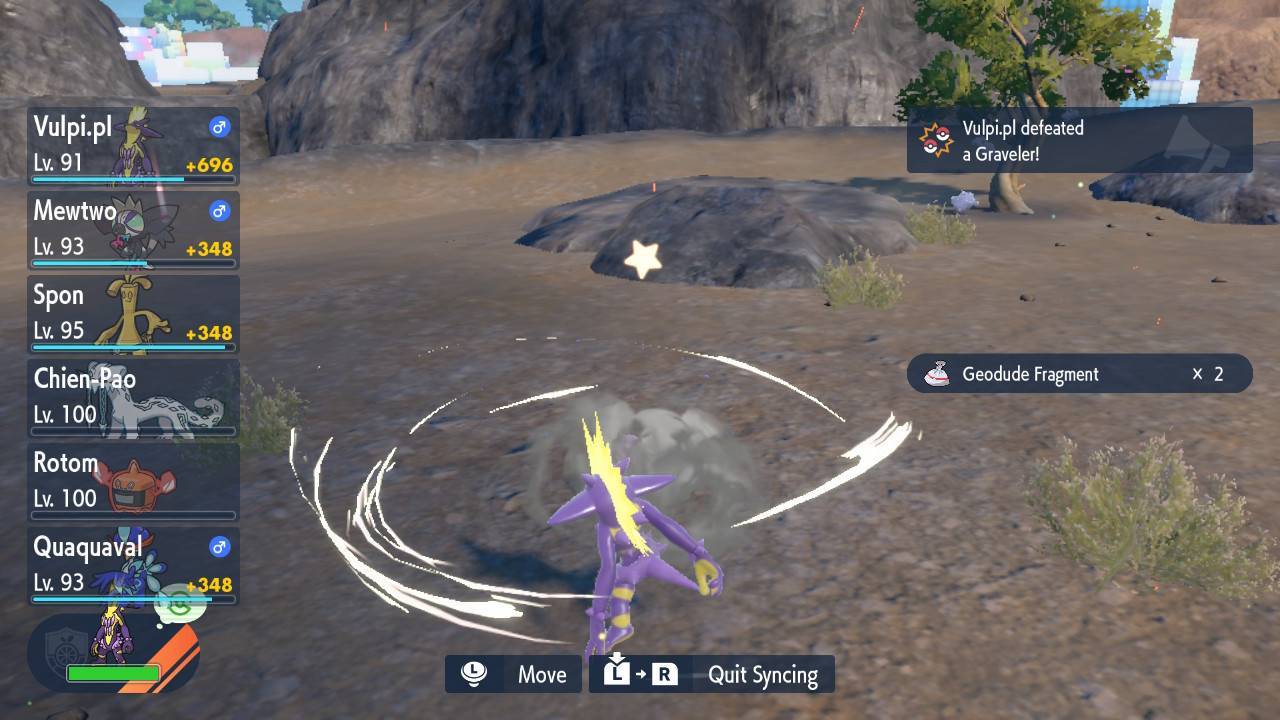Select Rotom's party slot

point(133,482)
